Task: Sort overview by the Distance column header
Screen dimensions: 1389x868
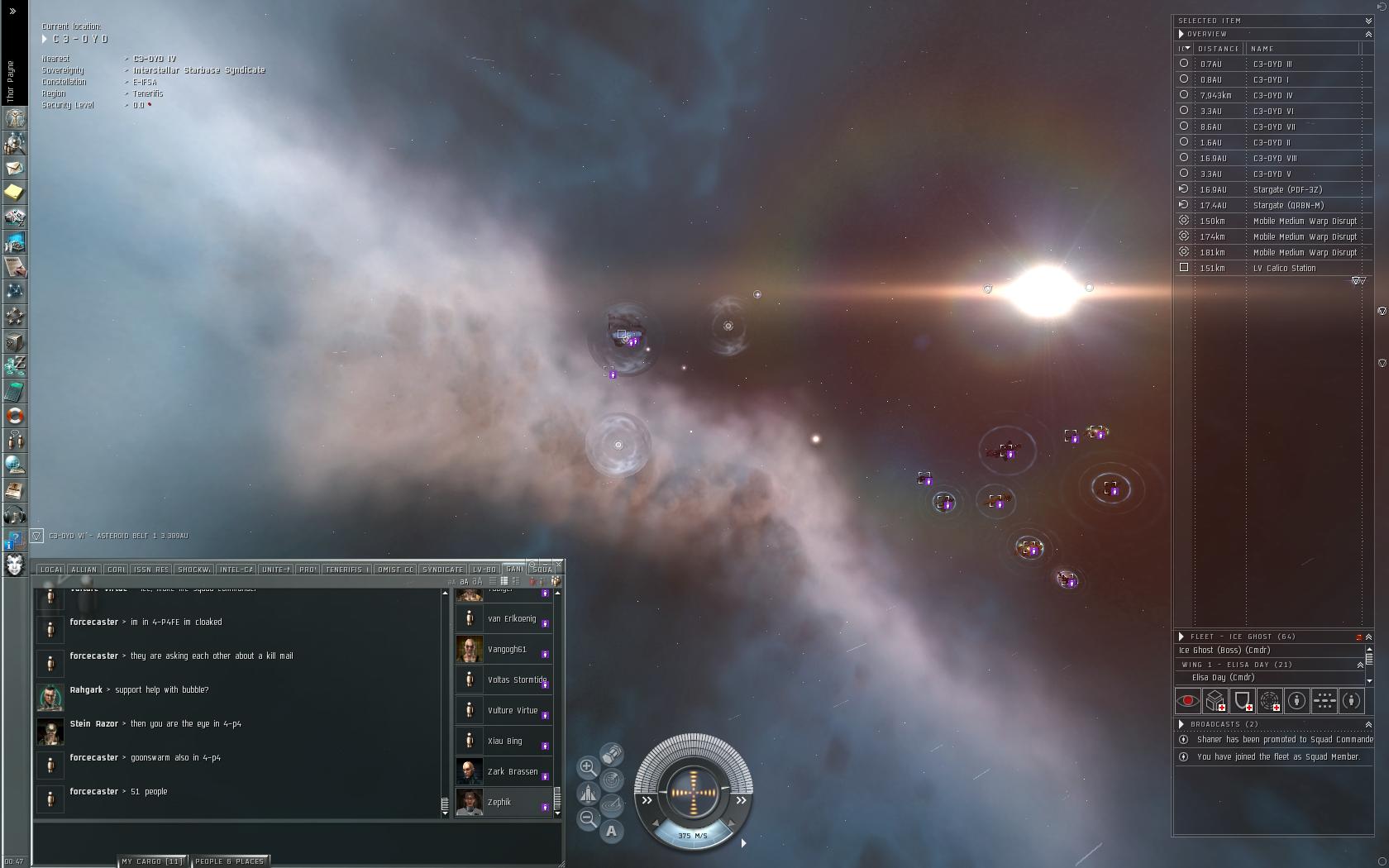Action: [1219, 49]
